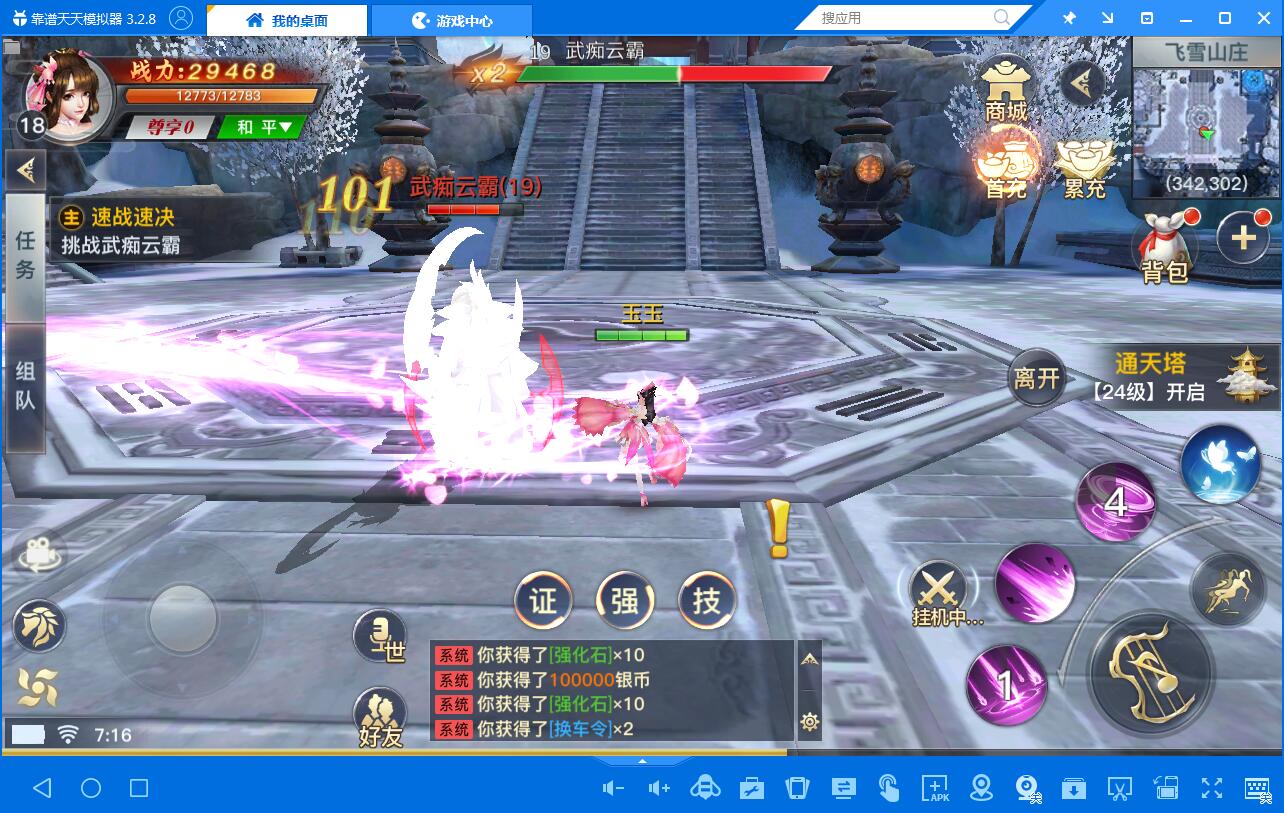This screenshot has width=1284, height=813.
Task: Switch to the 游戏中心 emulator tab
Action: (x=452, y=19)
